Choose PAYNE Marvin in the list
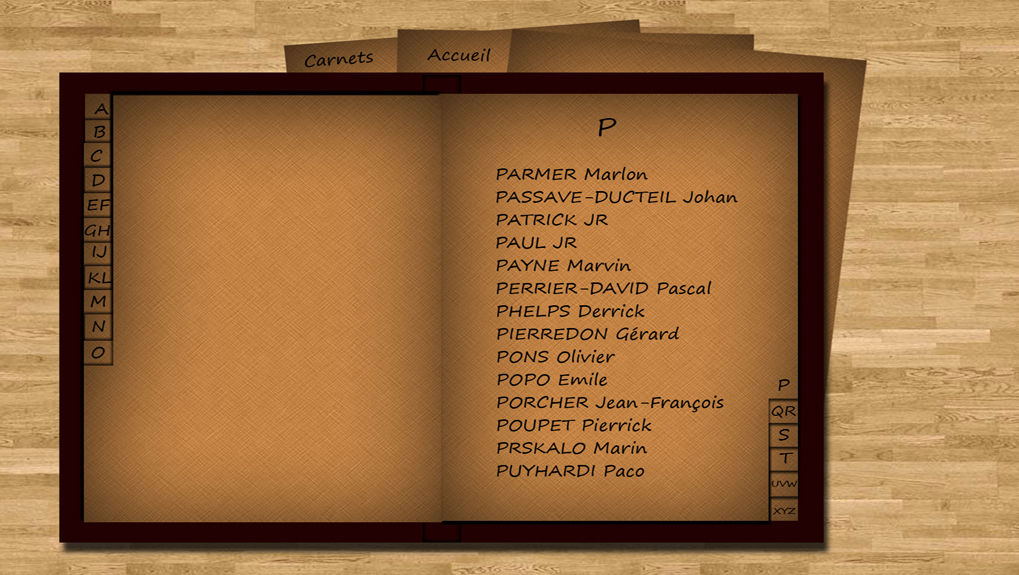This screenshot has height=575, width=1019. tap(563, 265)
